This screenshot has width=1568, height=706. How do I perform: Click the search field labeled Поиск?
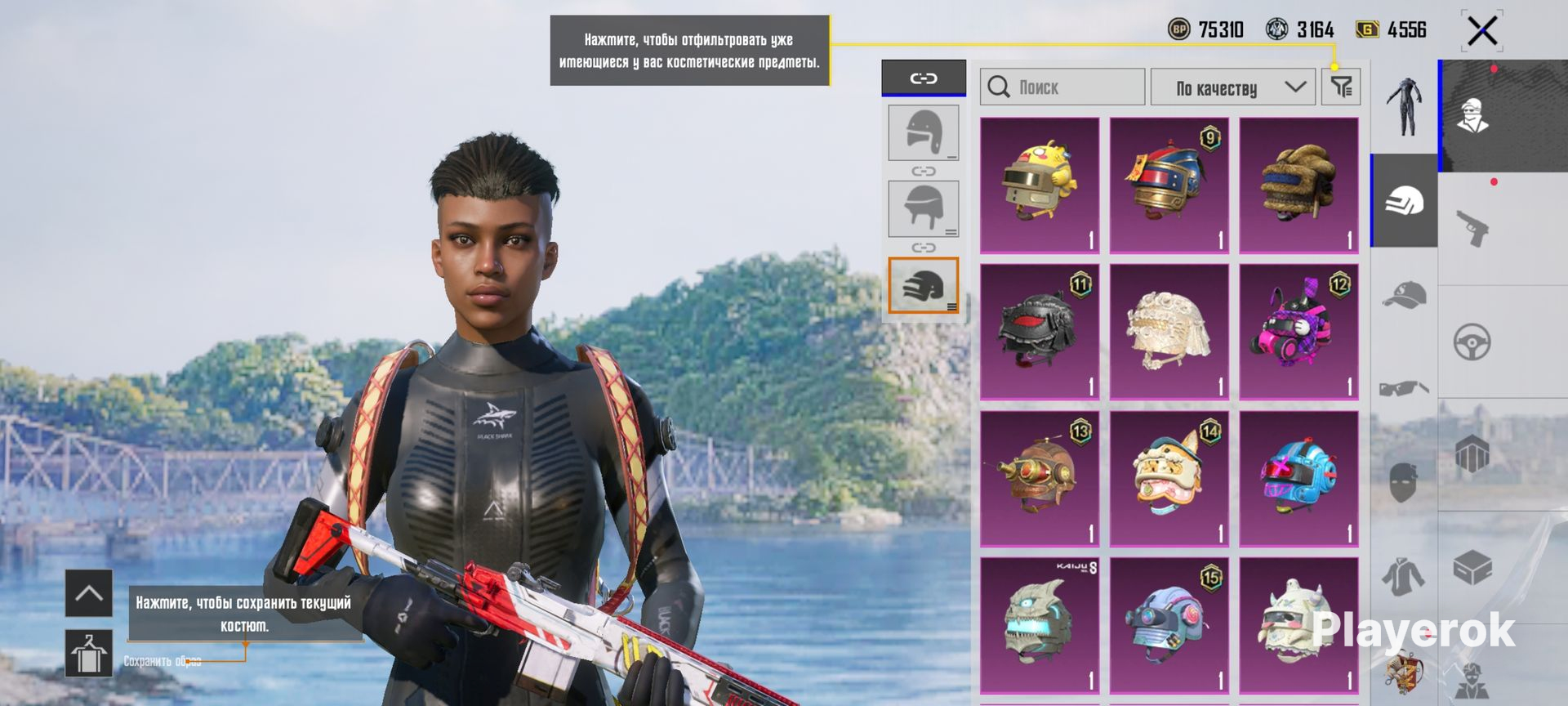coord(1062,87)
